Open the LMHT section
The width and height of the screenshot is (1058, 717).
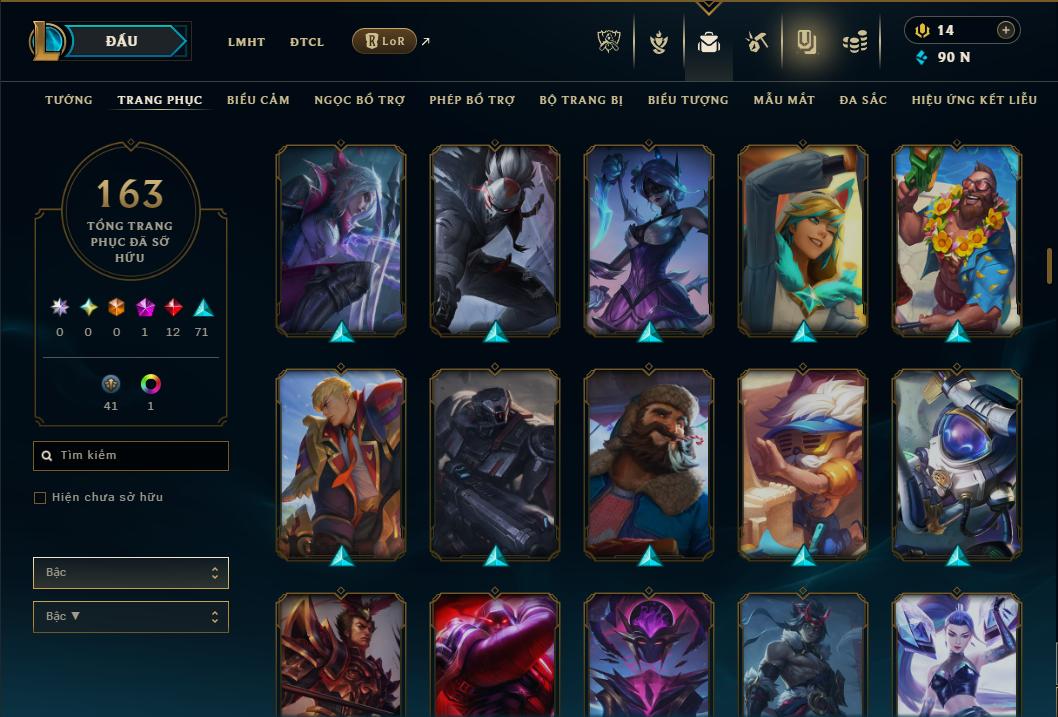coord(246,42)
